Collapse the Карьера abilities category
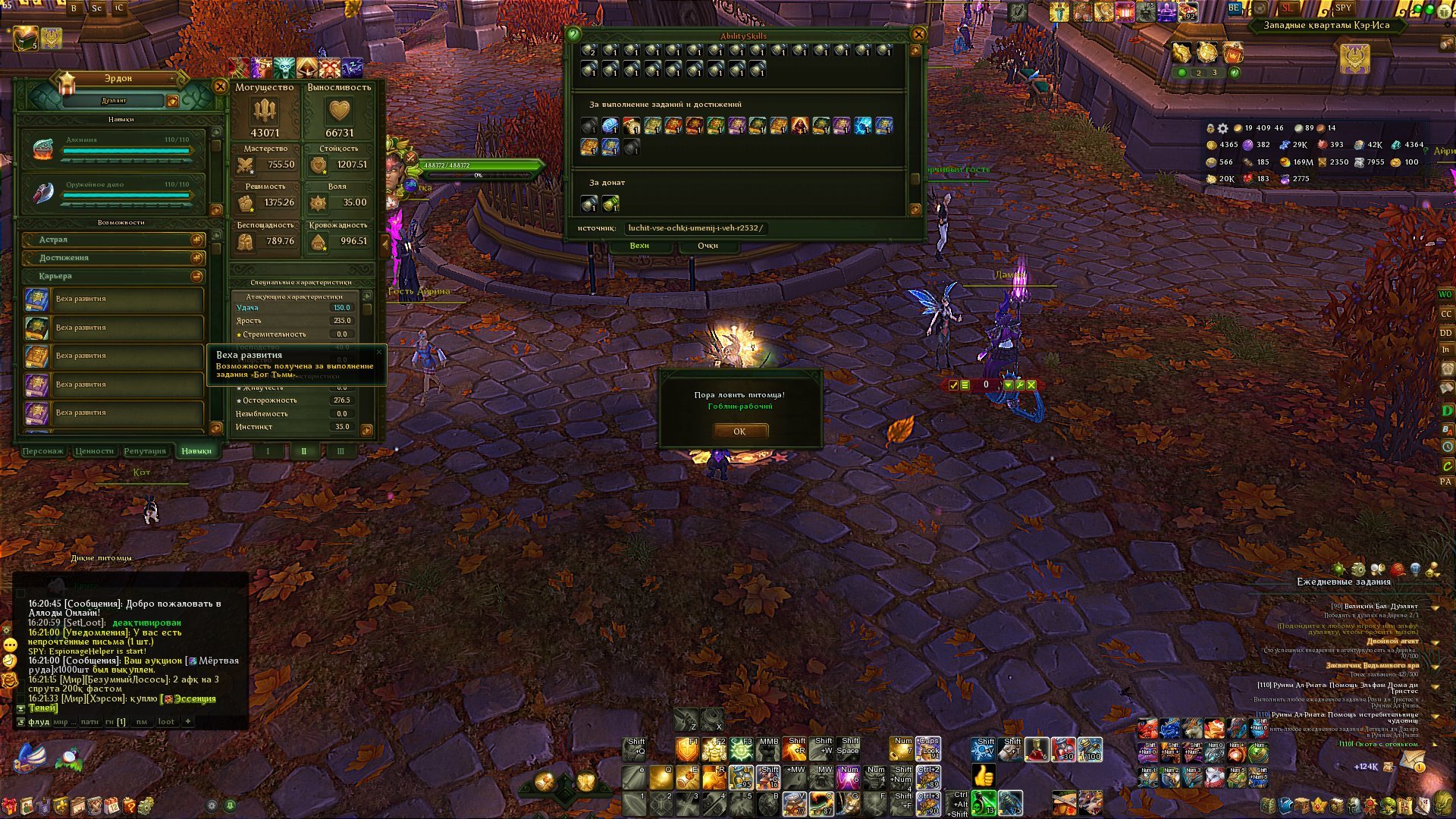Viewport: 1456px width, 819px height. tap(196, 276)
